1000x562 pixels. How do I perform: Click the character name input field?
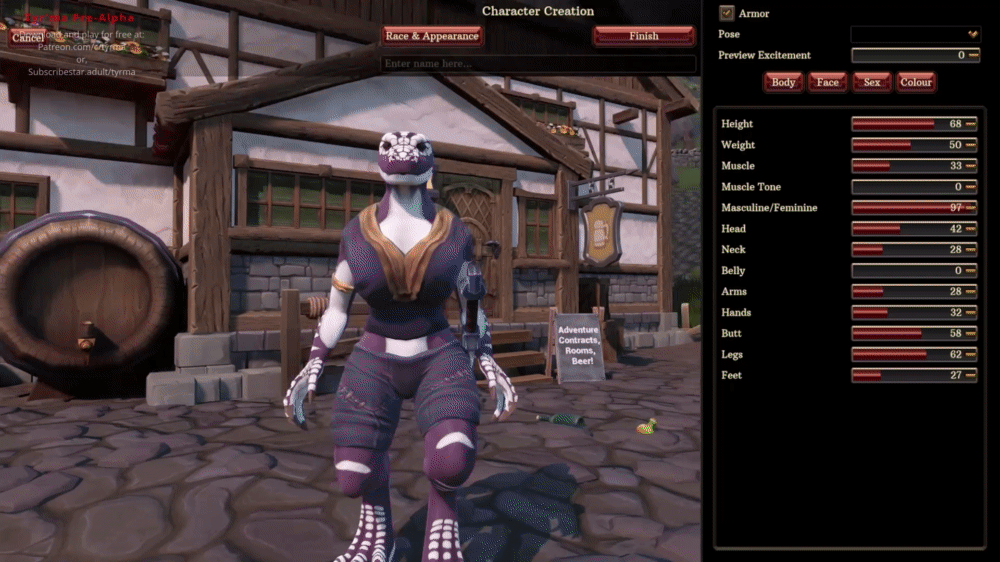pyautogui.click(x=538, y=64)
